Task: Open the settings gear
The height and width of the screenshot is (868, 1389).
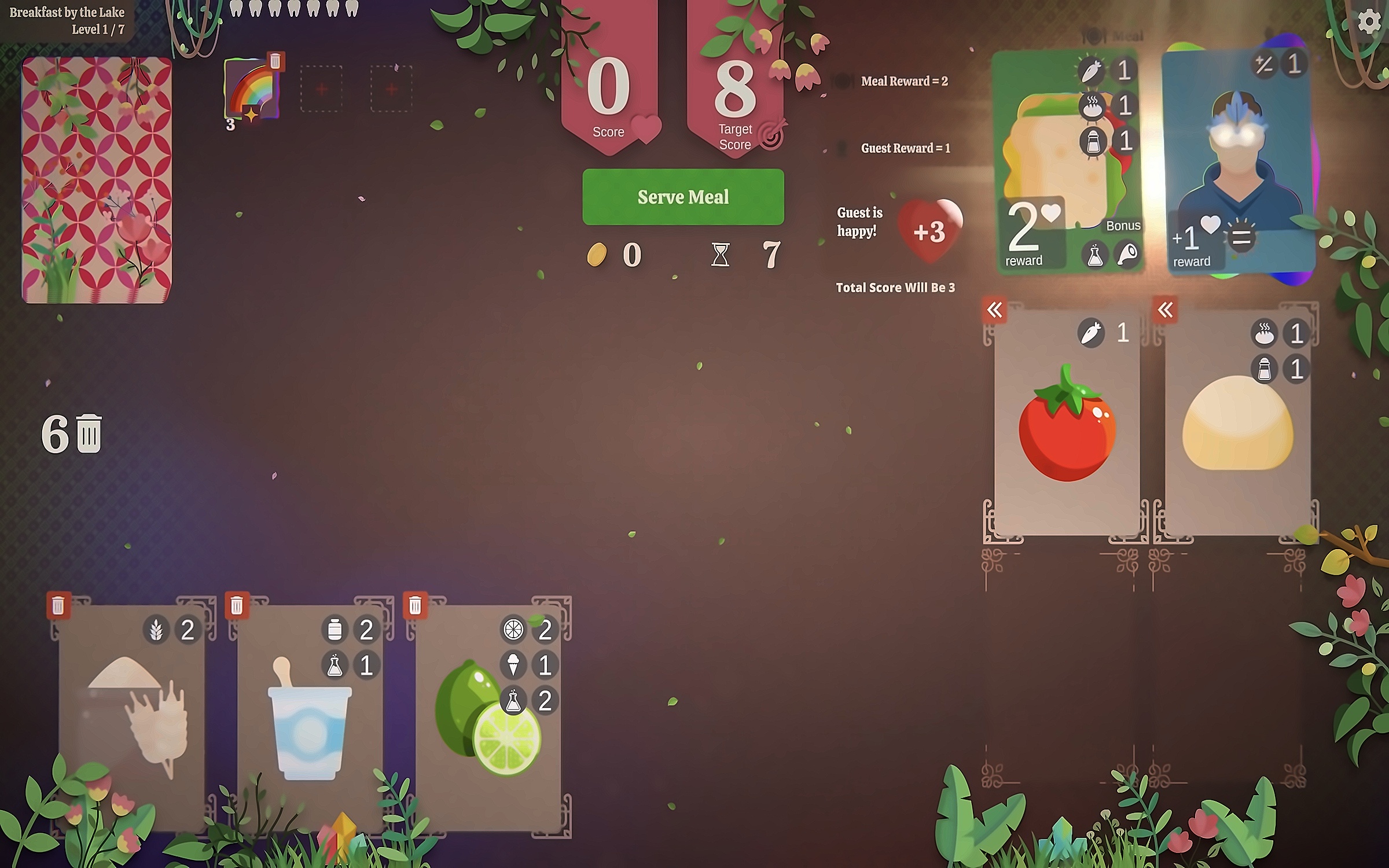Action: click(1369, 22)
